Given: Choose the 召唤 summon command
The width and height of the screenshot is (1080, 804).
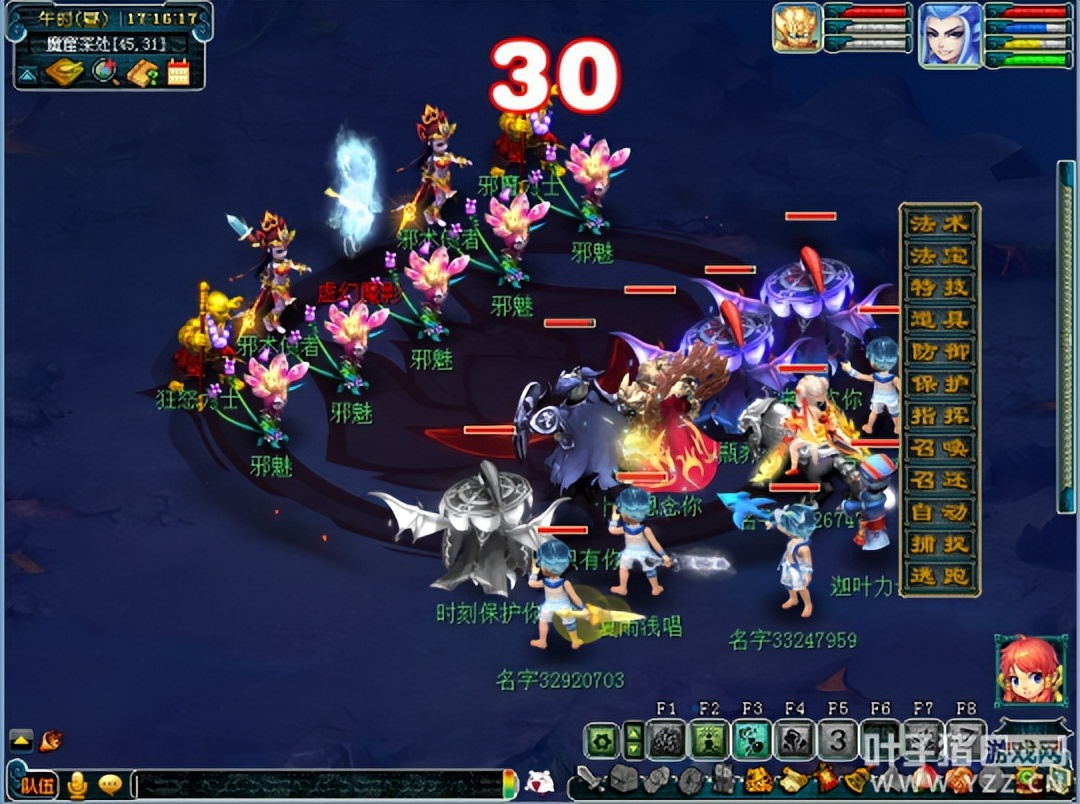Looking at the screenshot, I should click(x=939, y=448).
